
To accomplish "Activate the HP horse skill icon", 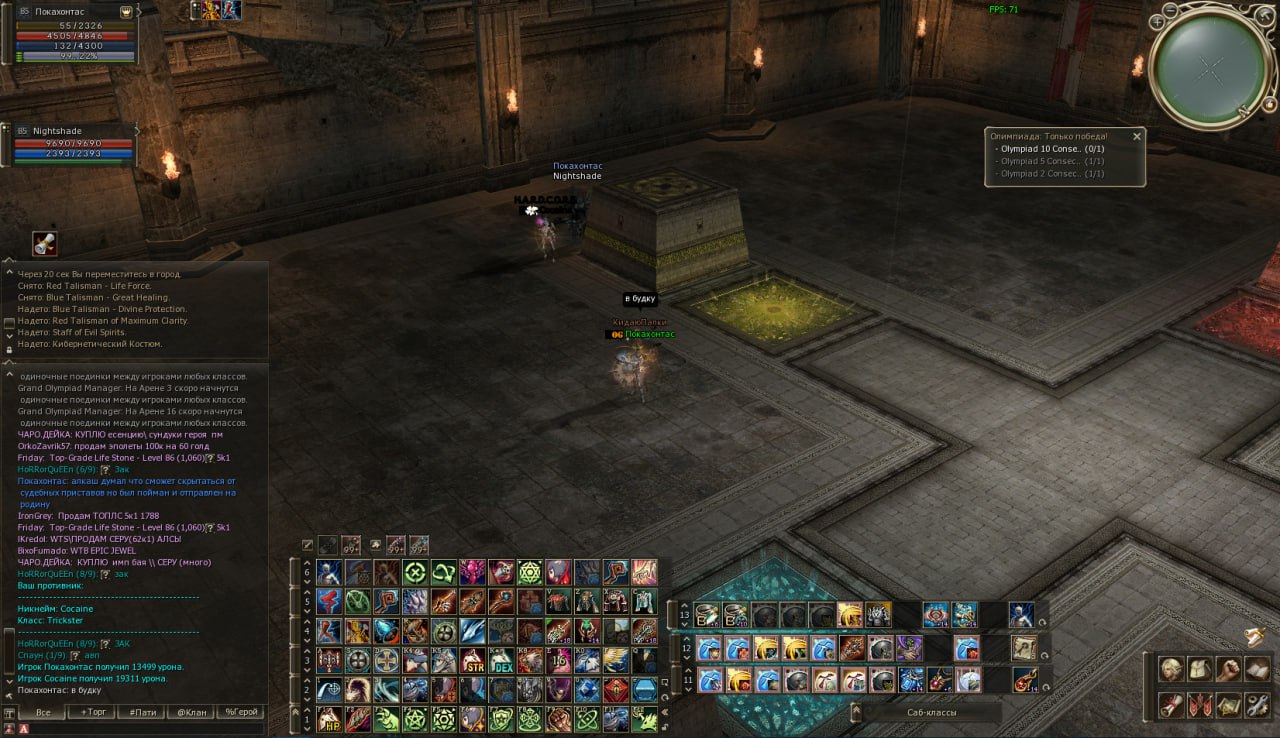I will [x=329, y=719].
